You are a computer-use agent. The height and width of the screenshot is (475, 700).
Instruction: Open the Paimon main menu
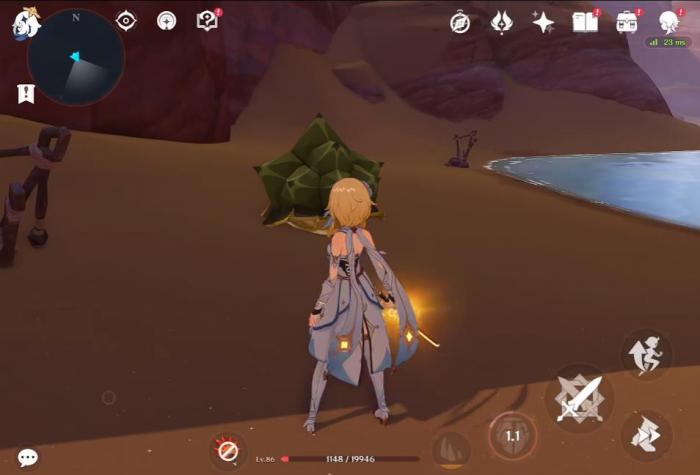tap(24, 23)
